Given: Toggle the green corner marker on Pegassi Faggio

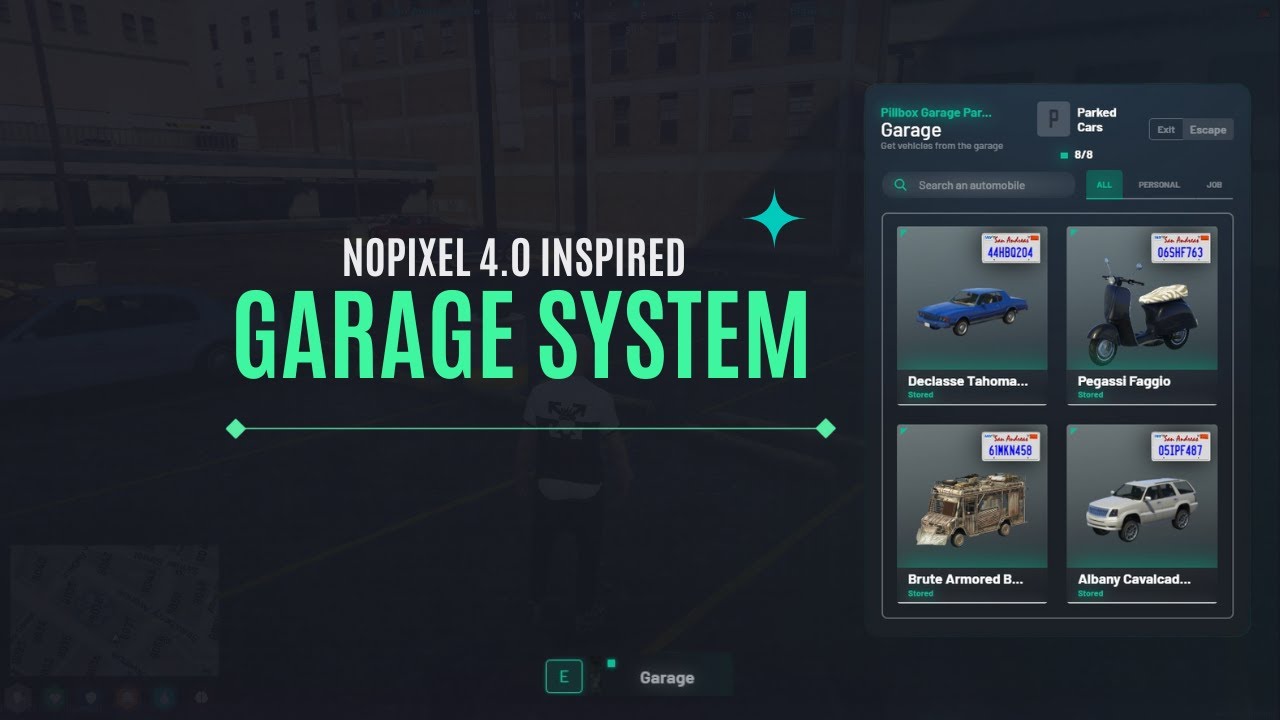Looking at the screenshot, I should pyautogui.click(x=1074, y=231).
